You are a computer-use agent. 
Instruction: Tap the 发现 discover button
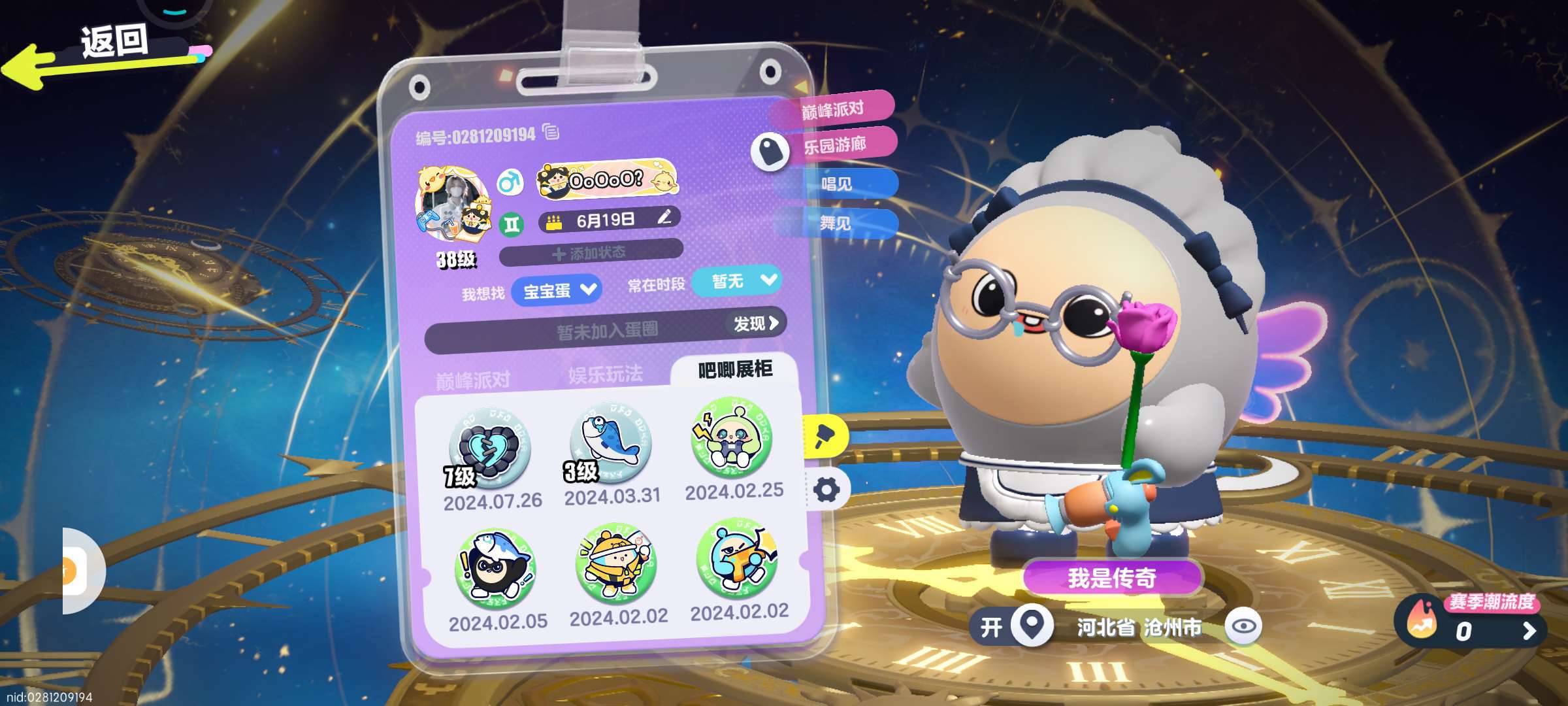(755, 323)
